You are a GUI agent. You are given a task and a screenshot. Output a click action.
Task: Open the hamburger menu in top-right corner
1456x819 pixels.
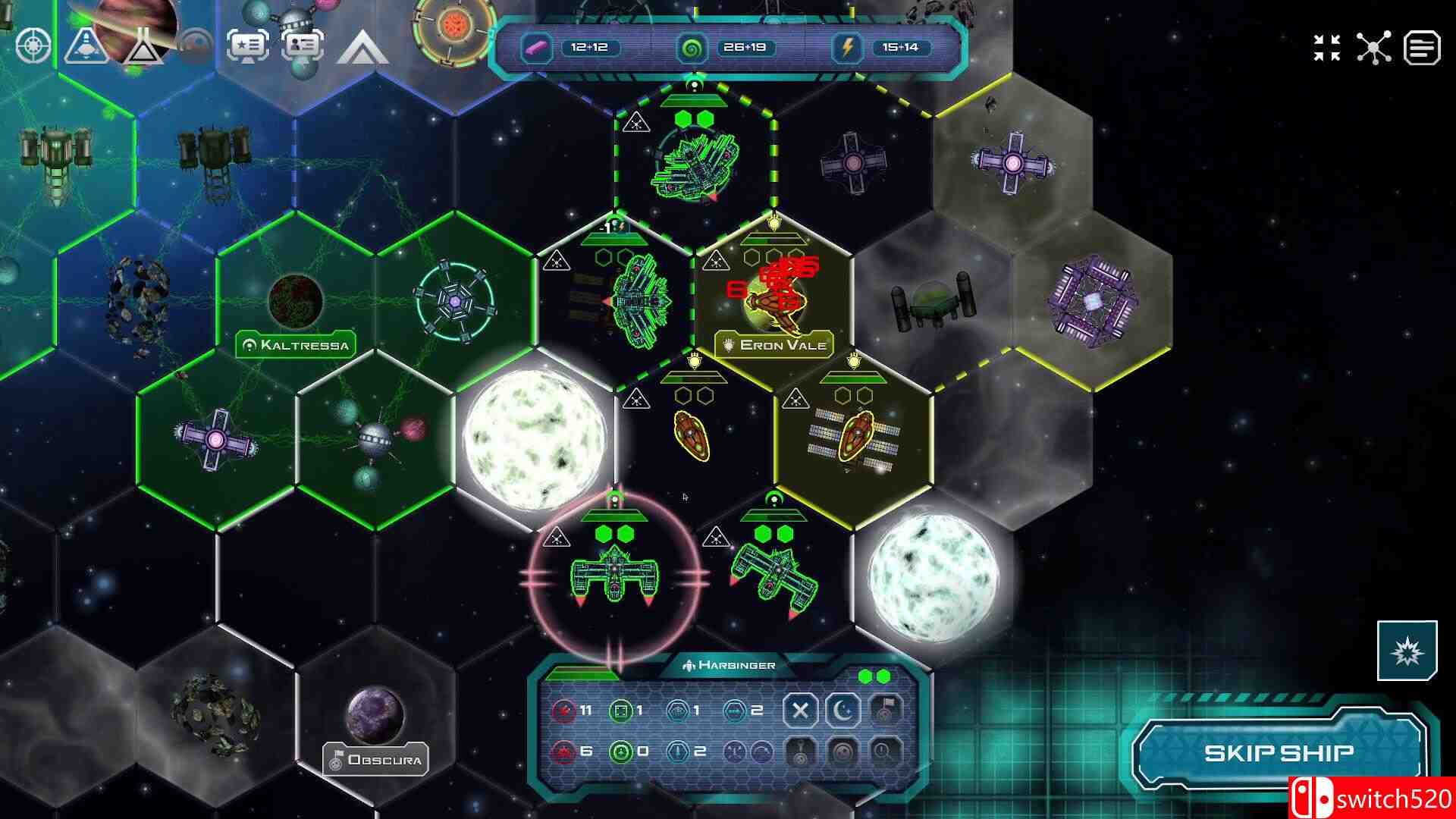(1424, 47)
